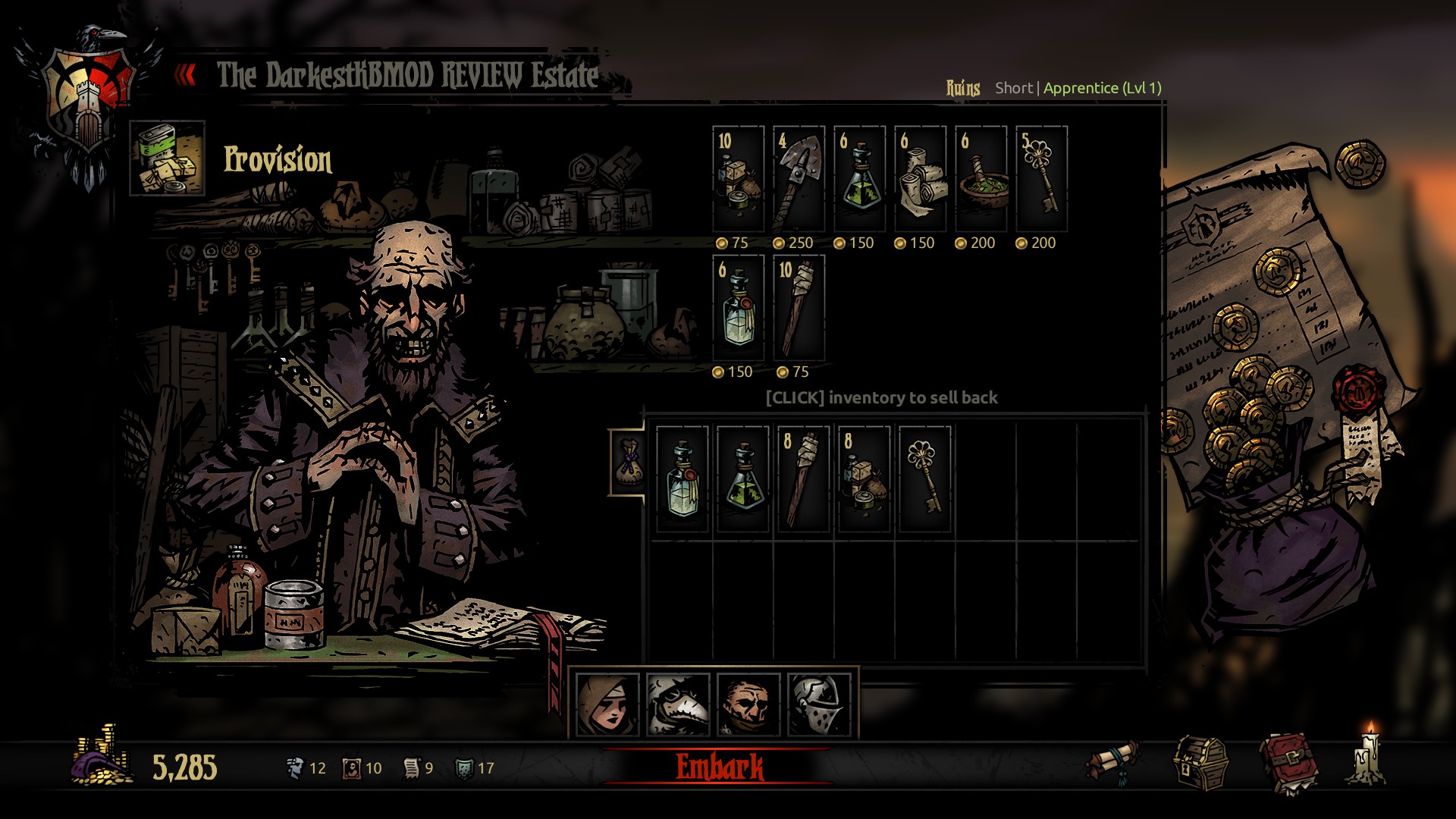Open the red book journal
Screen dimensions: 1456x819
pos(1288,762)
